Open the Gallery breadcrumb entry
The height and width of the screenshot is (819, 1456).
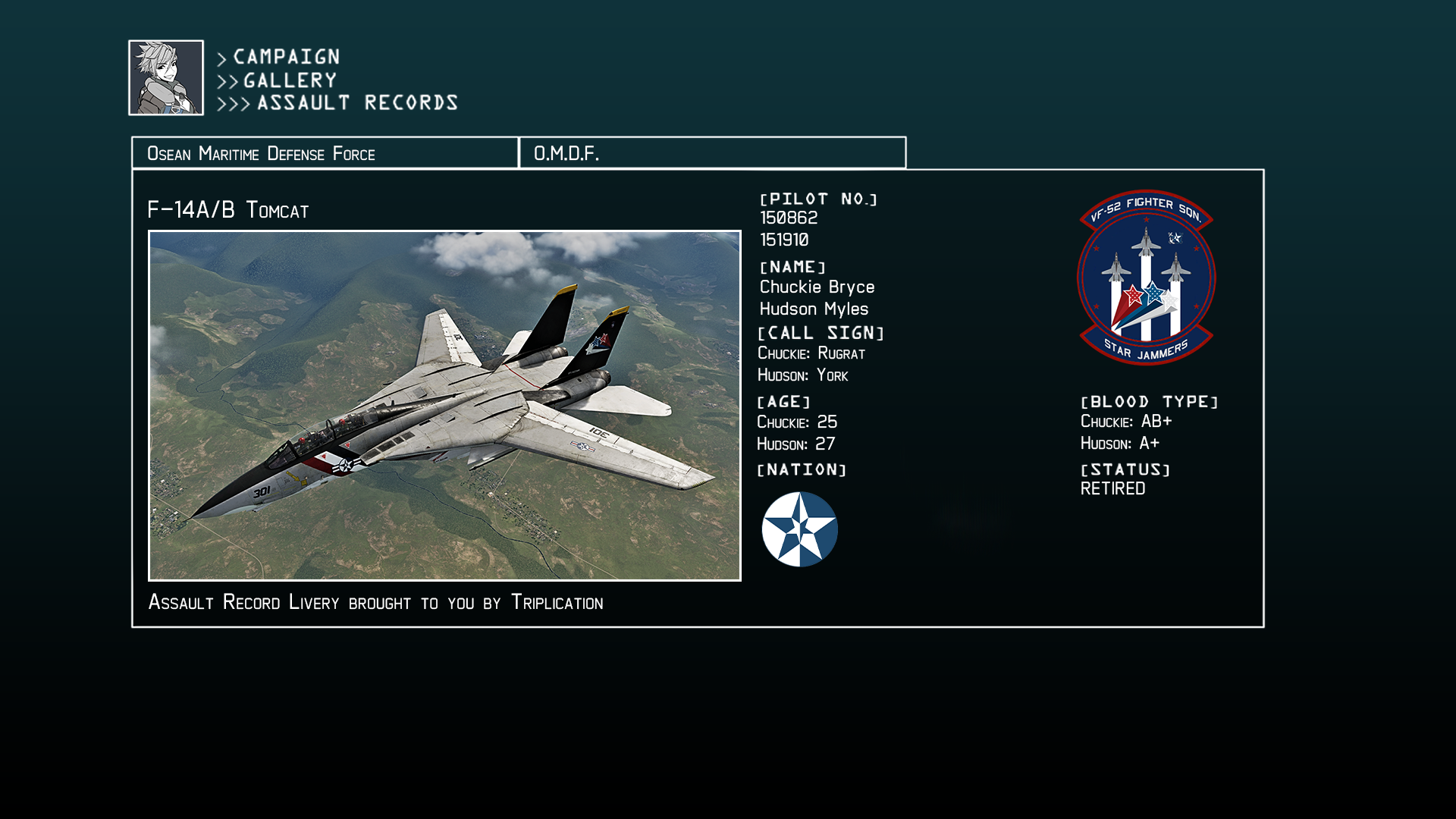290,80
